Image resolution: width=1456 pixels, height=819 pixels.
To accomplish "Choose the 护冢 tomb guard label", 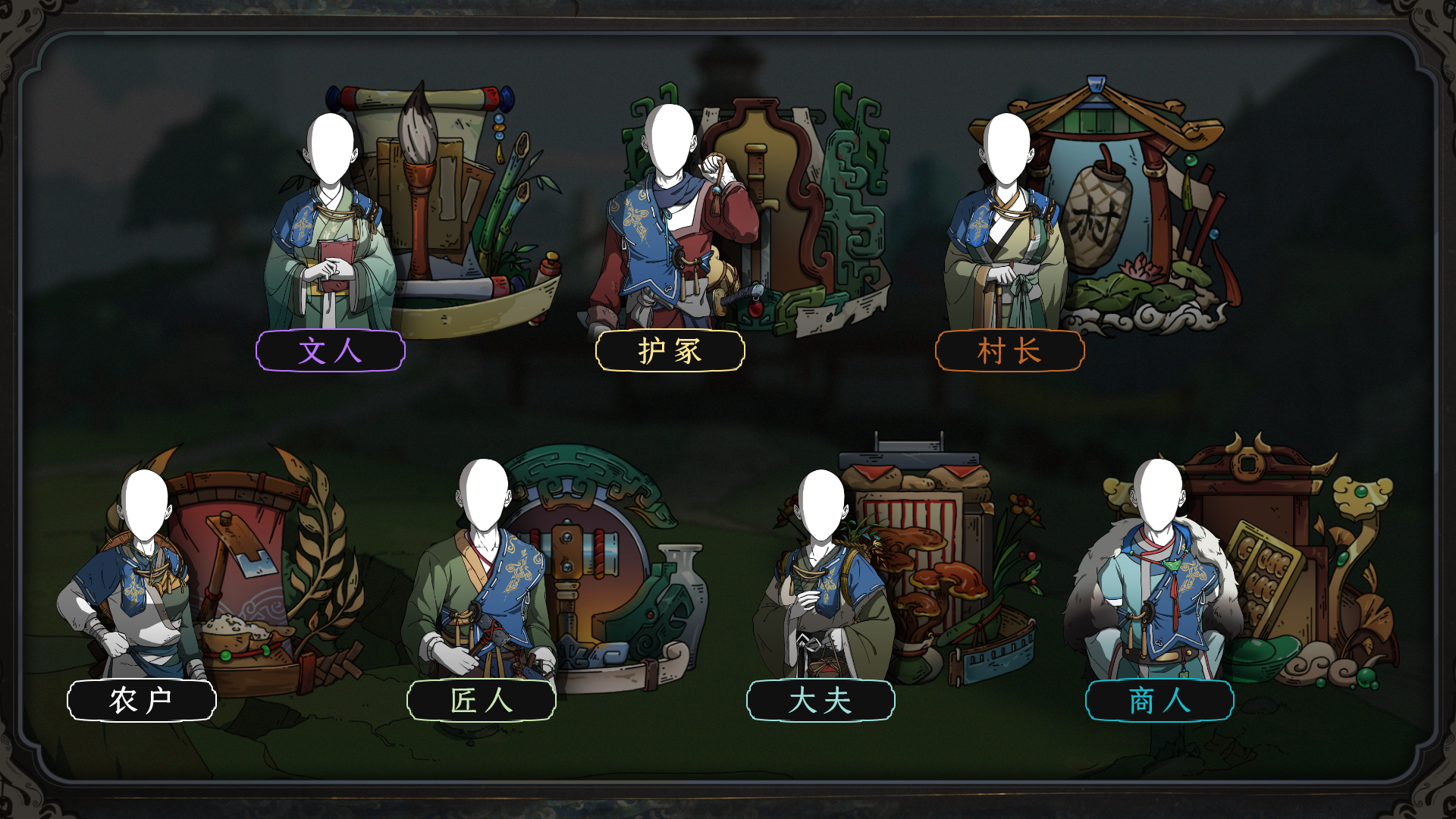I will point(670,351).
